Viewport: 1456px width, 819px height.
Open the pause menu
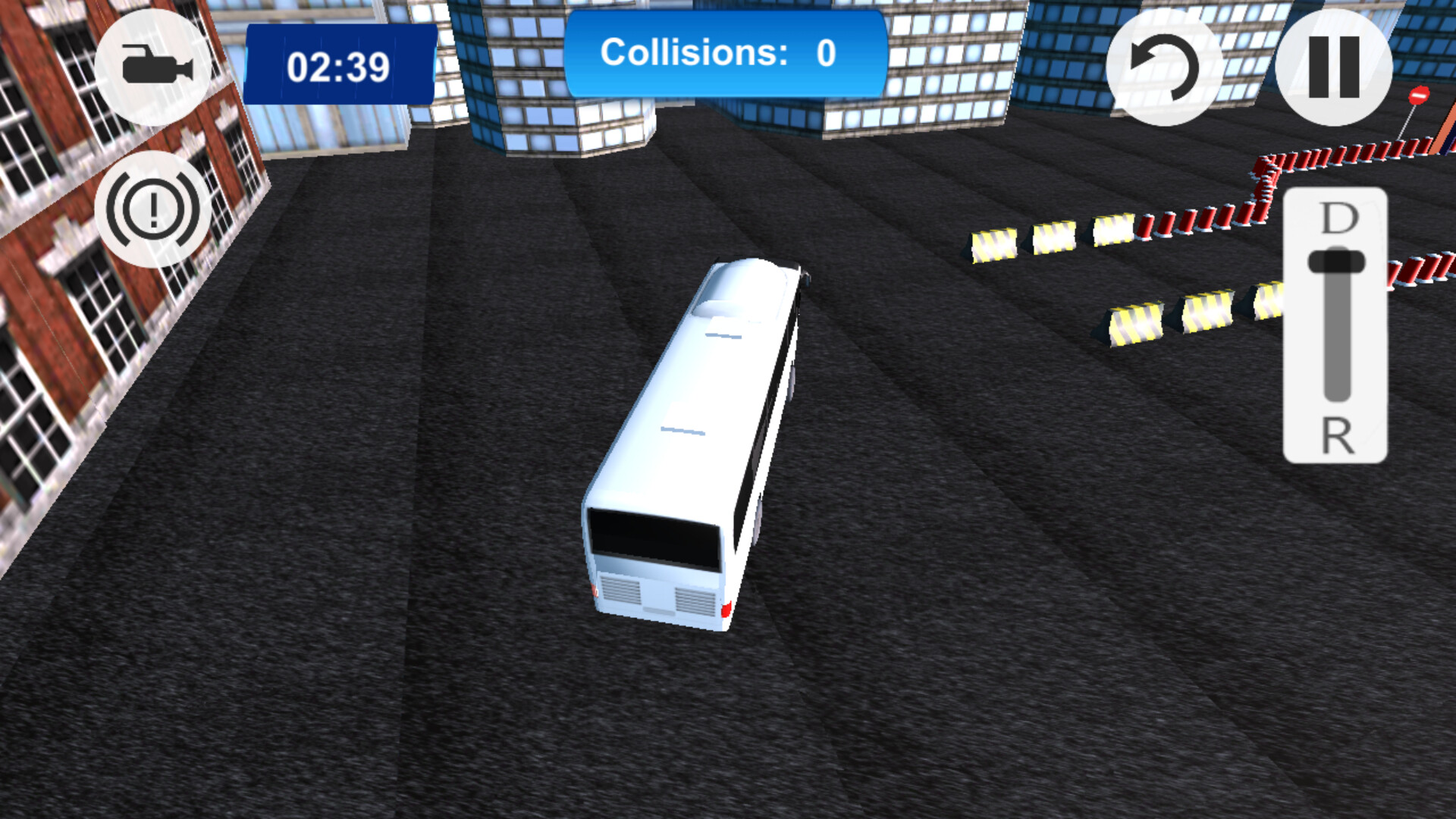[x=1335, y=68]
